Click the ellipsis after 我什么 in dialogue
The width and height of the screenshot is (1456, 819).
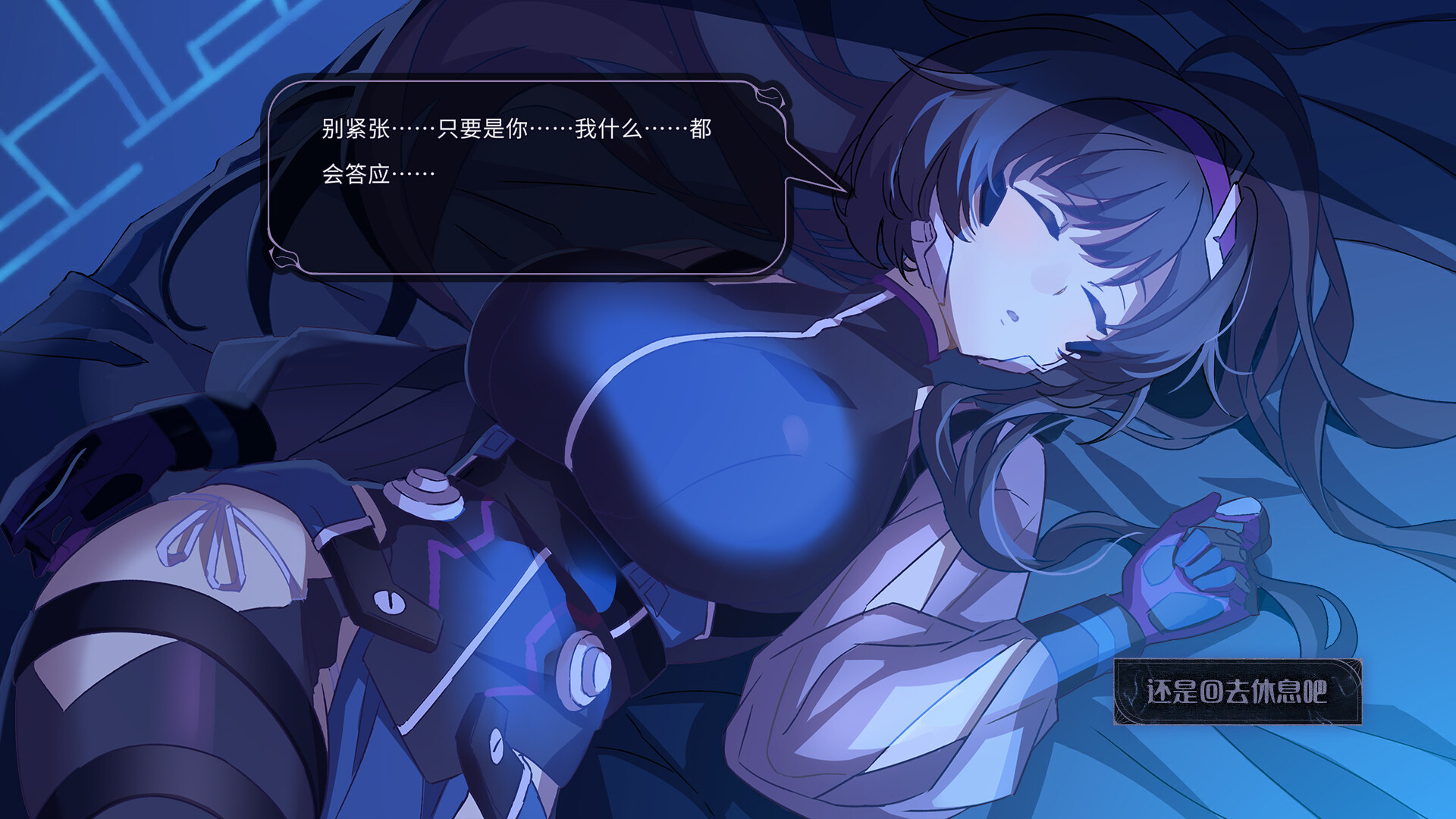[x=667, y=130]
